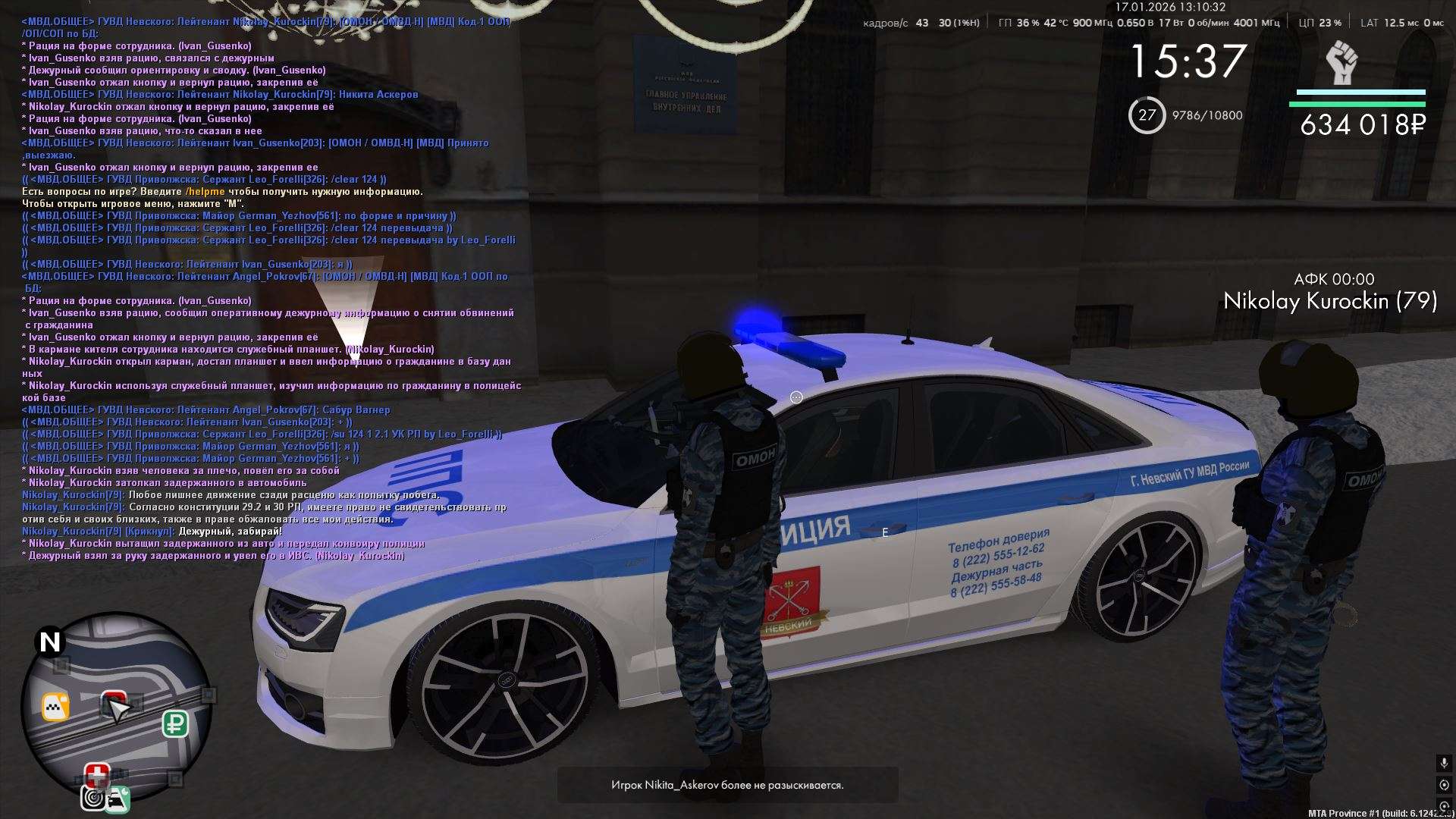
Task: Select the green ruble marker on the minimap
Action: tap(175, 723)
